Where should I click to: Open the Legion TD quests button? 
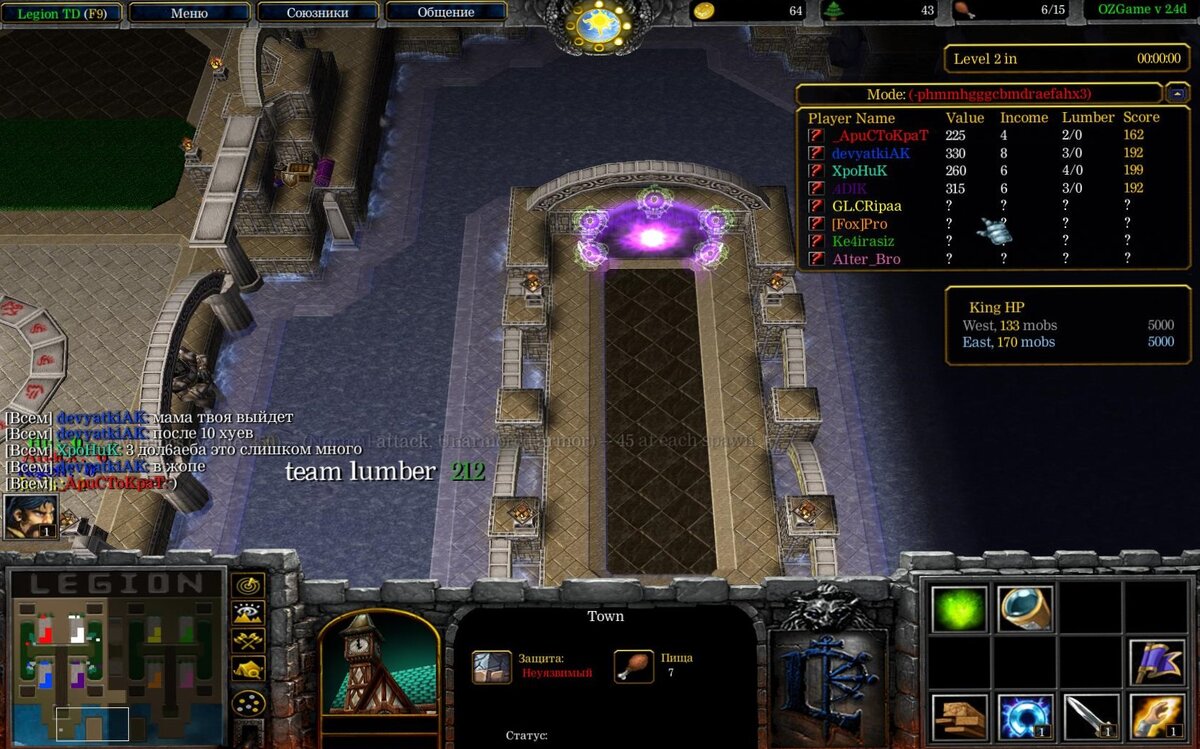tap(62, 13)
